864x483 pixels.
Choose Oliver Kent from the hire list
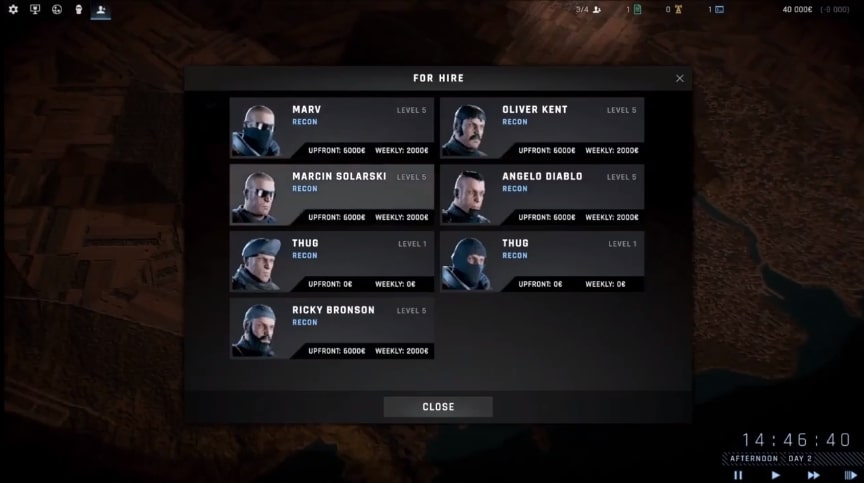click(x=542, y=127)
